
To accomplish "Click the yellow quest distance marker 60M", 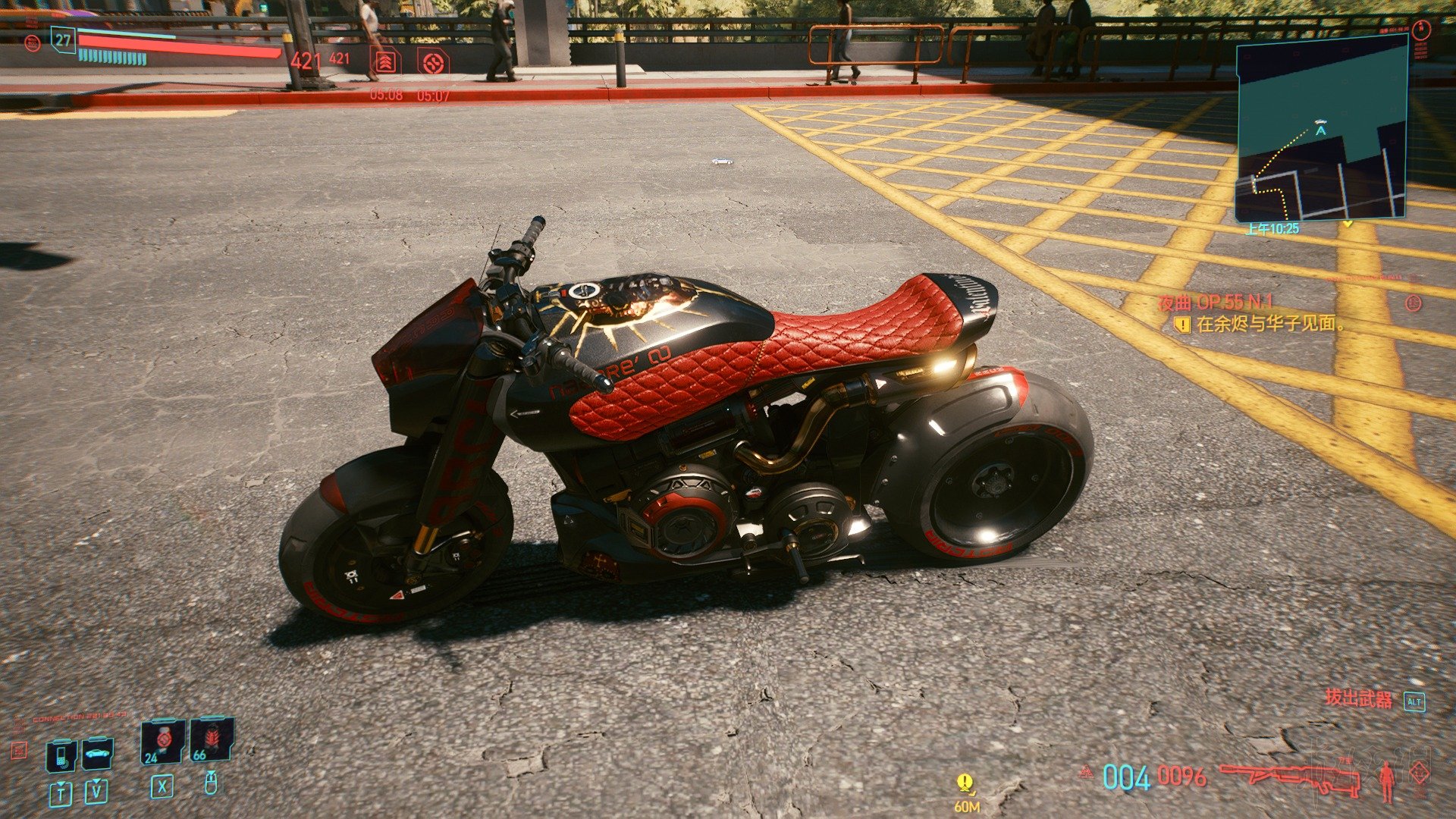I will pos(965,789).
